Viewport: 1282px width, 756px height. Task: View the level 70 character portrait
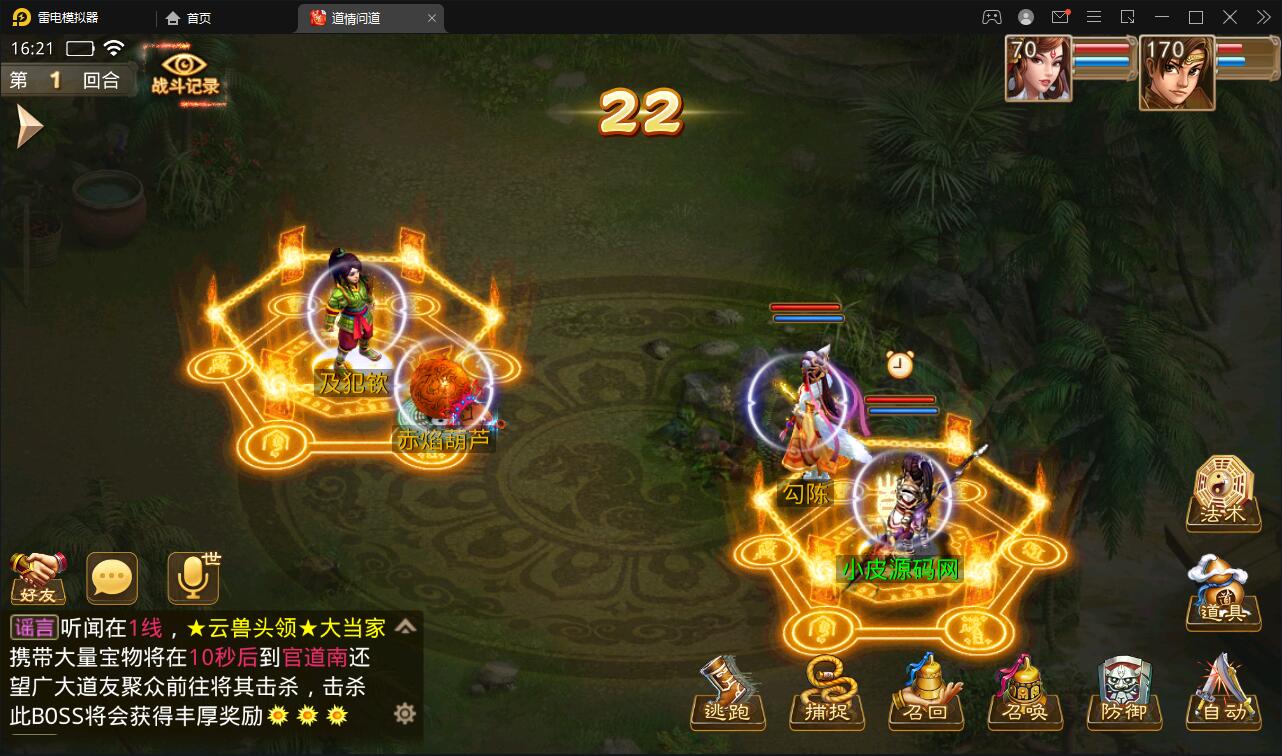tap(1038, 70)
